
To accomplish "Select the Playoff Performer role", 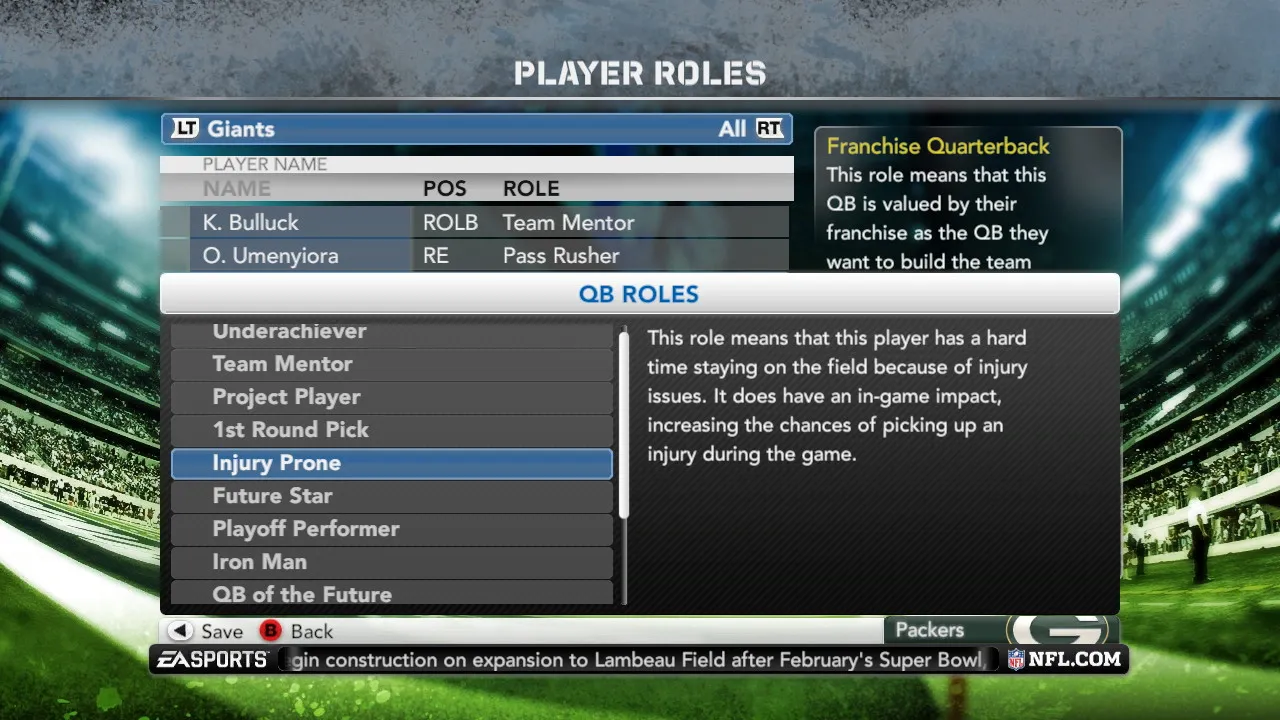I will (391, 529).
